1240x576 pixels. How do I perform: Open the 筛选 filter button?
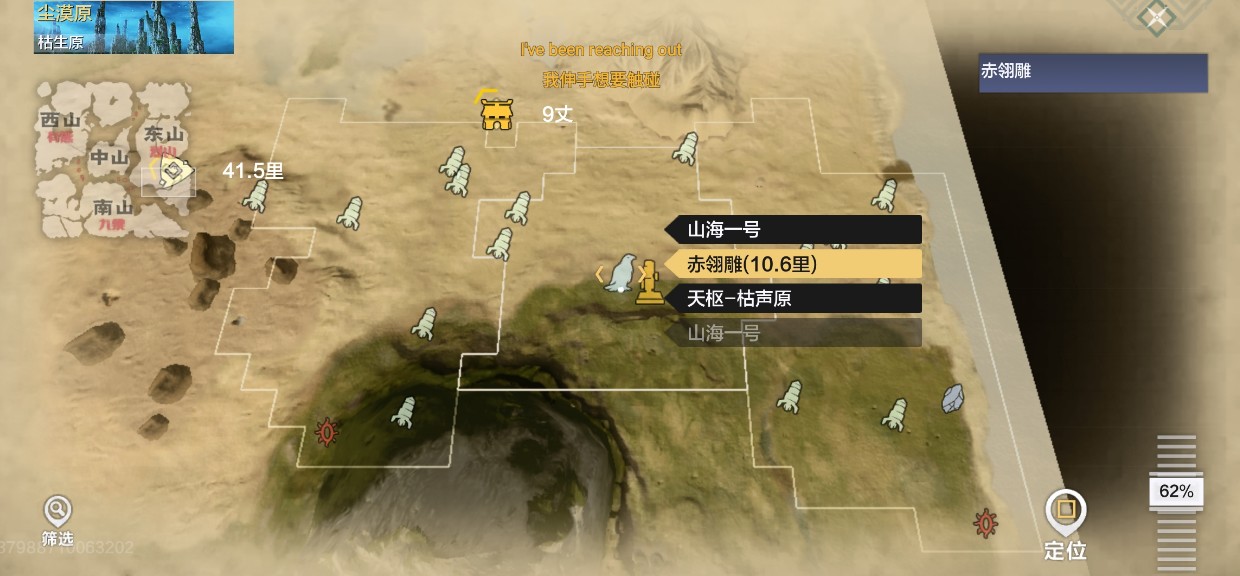click(x=57, y=519)
